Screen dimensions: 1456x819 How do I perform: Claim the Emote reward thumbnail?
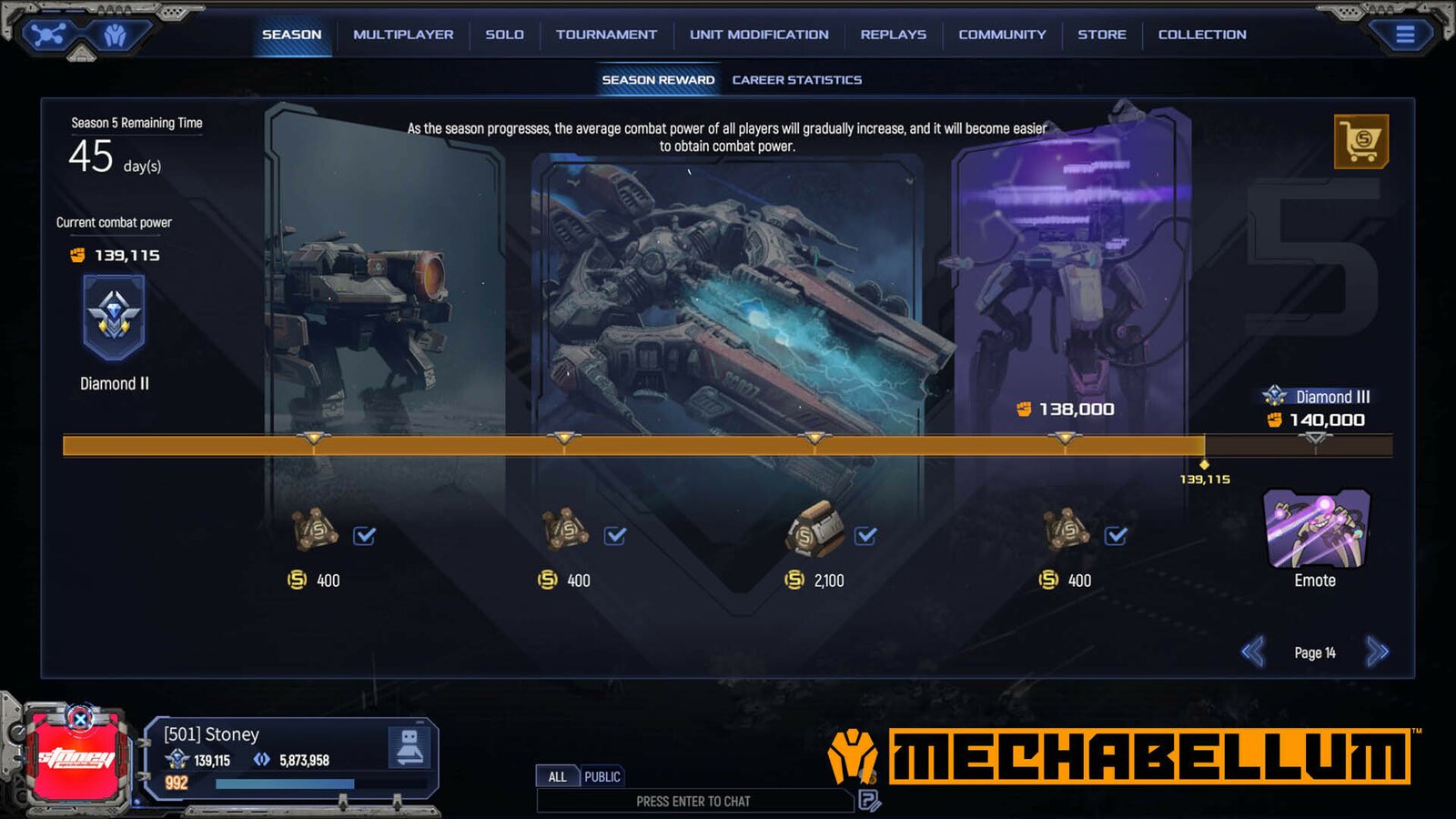pyautogui.click(x=1315, y=530)
